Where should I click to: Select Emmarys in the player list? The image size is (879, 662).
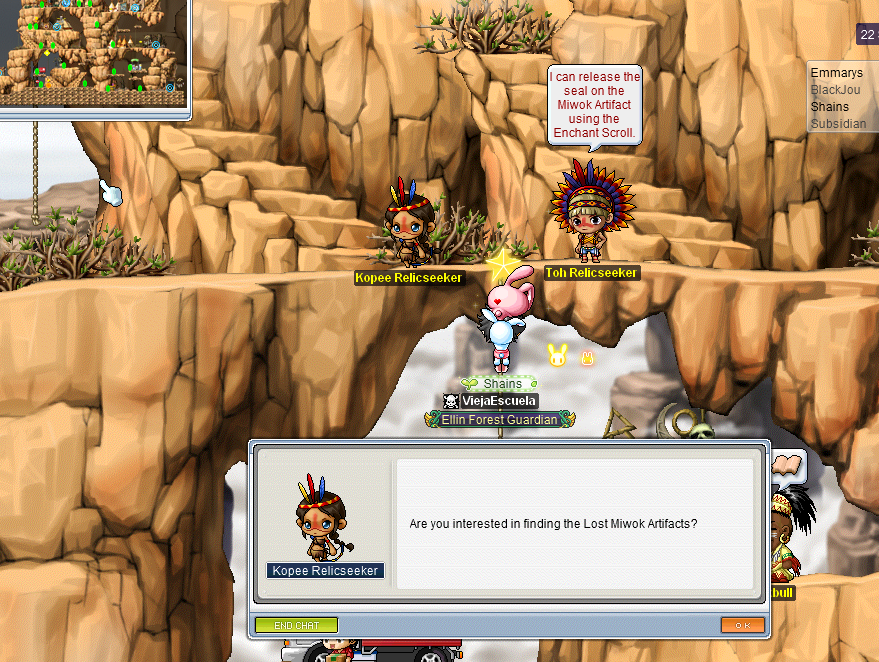(x=837, y=73)
